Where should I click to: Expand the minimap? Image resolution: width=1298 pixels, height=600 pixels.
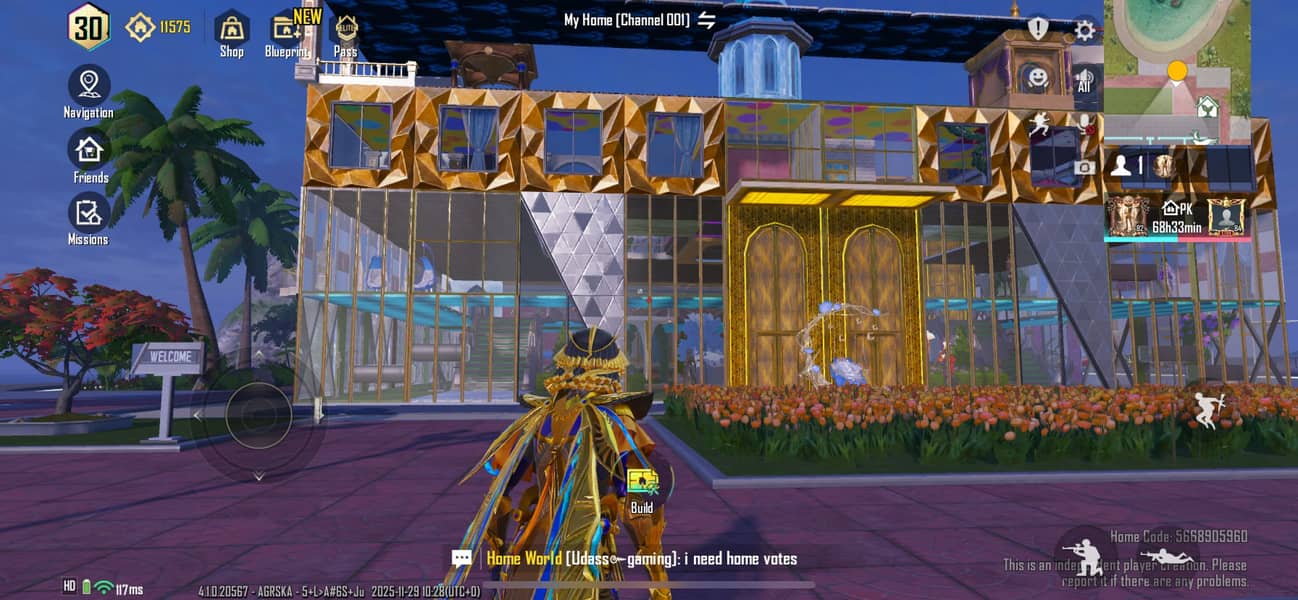[x=1177, y=58]
